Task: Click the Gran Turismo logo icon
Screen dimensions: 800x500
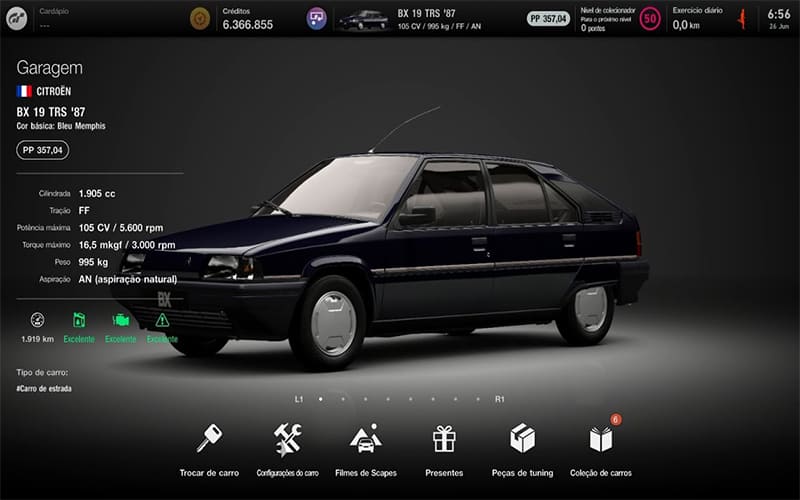Action: (x=18, y=18)
